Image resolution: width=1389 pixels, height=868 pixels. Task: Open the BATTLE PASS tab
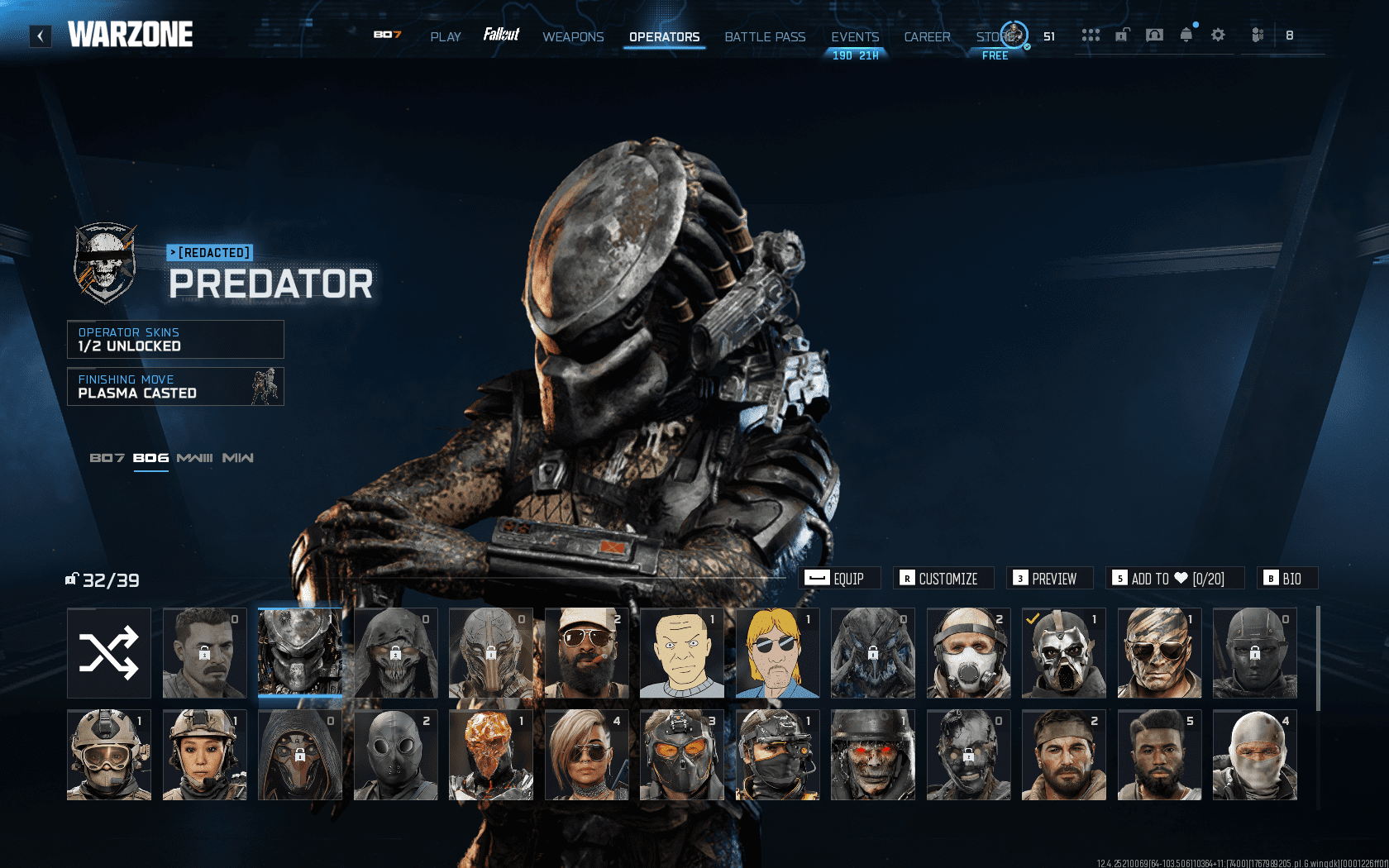(765, 37)
